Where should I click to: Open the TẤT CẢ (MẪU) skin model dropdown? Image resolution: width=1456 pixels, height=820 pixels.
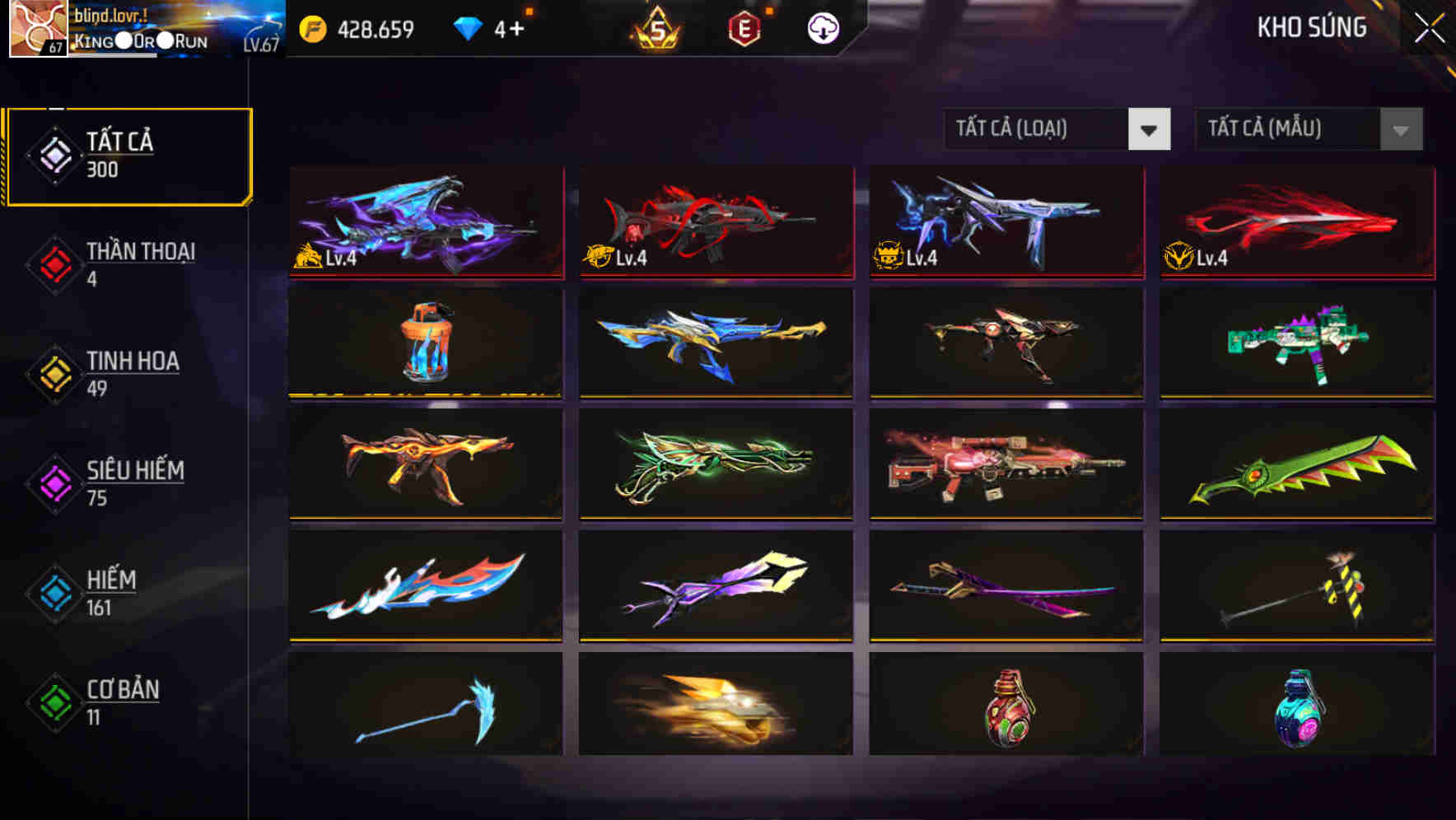click(x=1308, y=129)
